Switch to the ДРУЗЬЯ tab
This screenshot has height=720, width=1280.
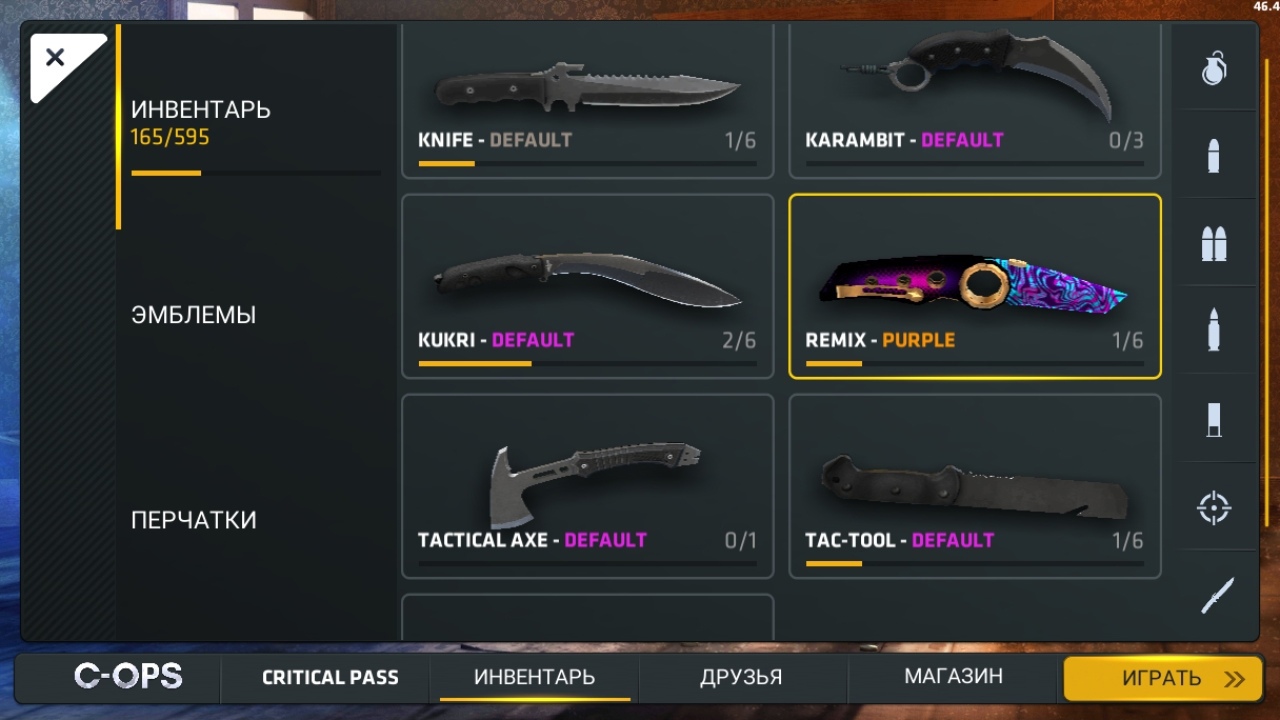(741, 677)
